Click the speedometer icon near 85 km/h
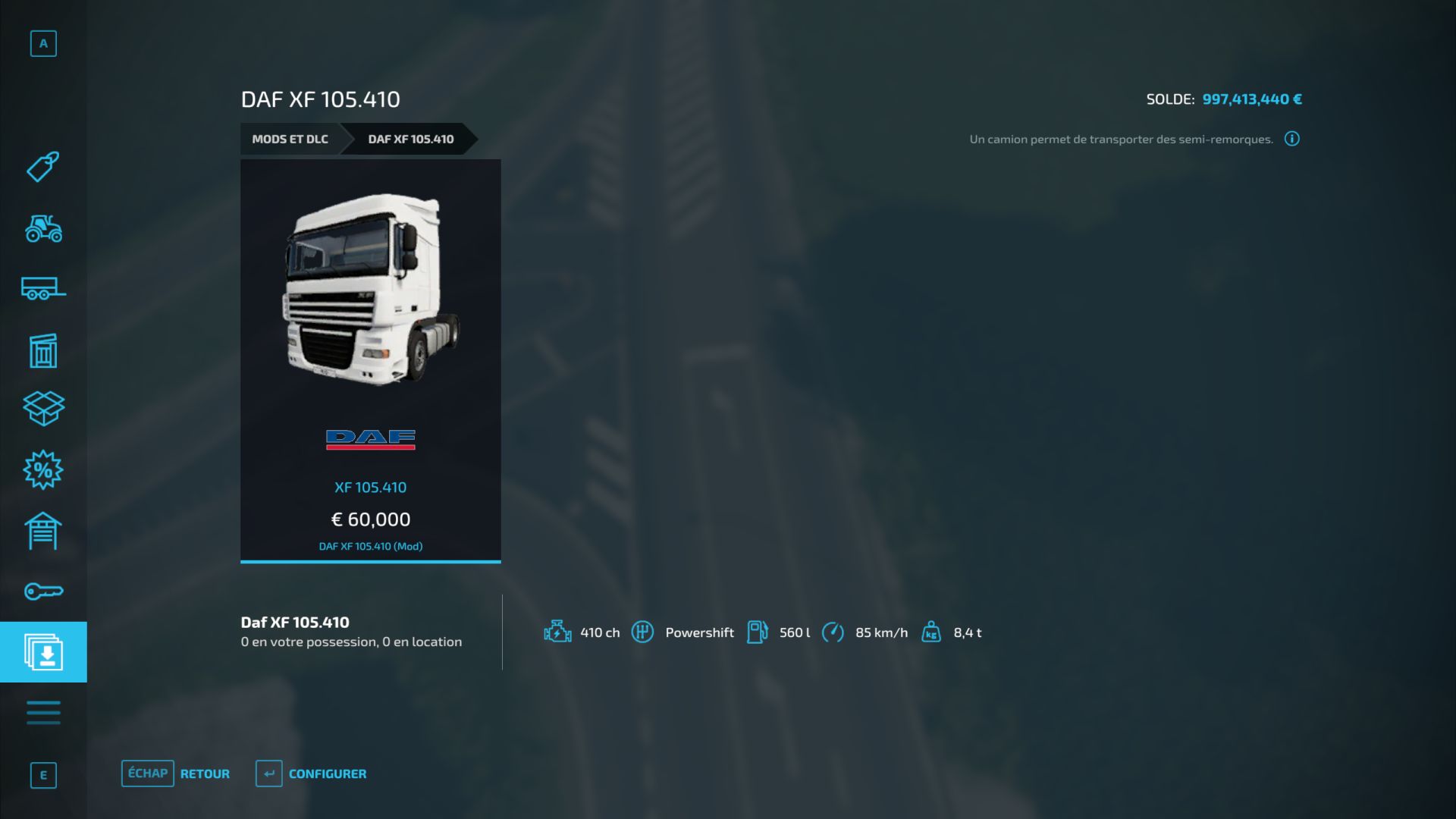 click(835, 632)
